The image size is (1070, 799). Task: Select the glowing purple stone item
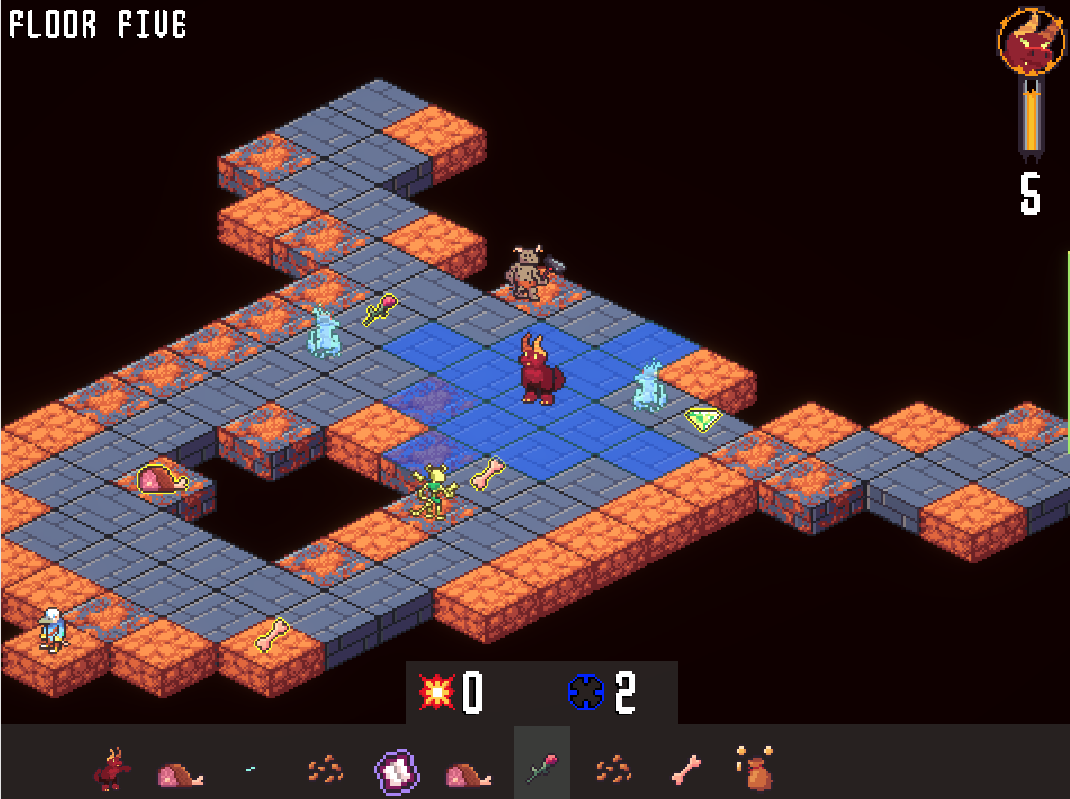396,772
